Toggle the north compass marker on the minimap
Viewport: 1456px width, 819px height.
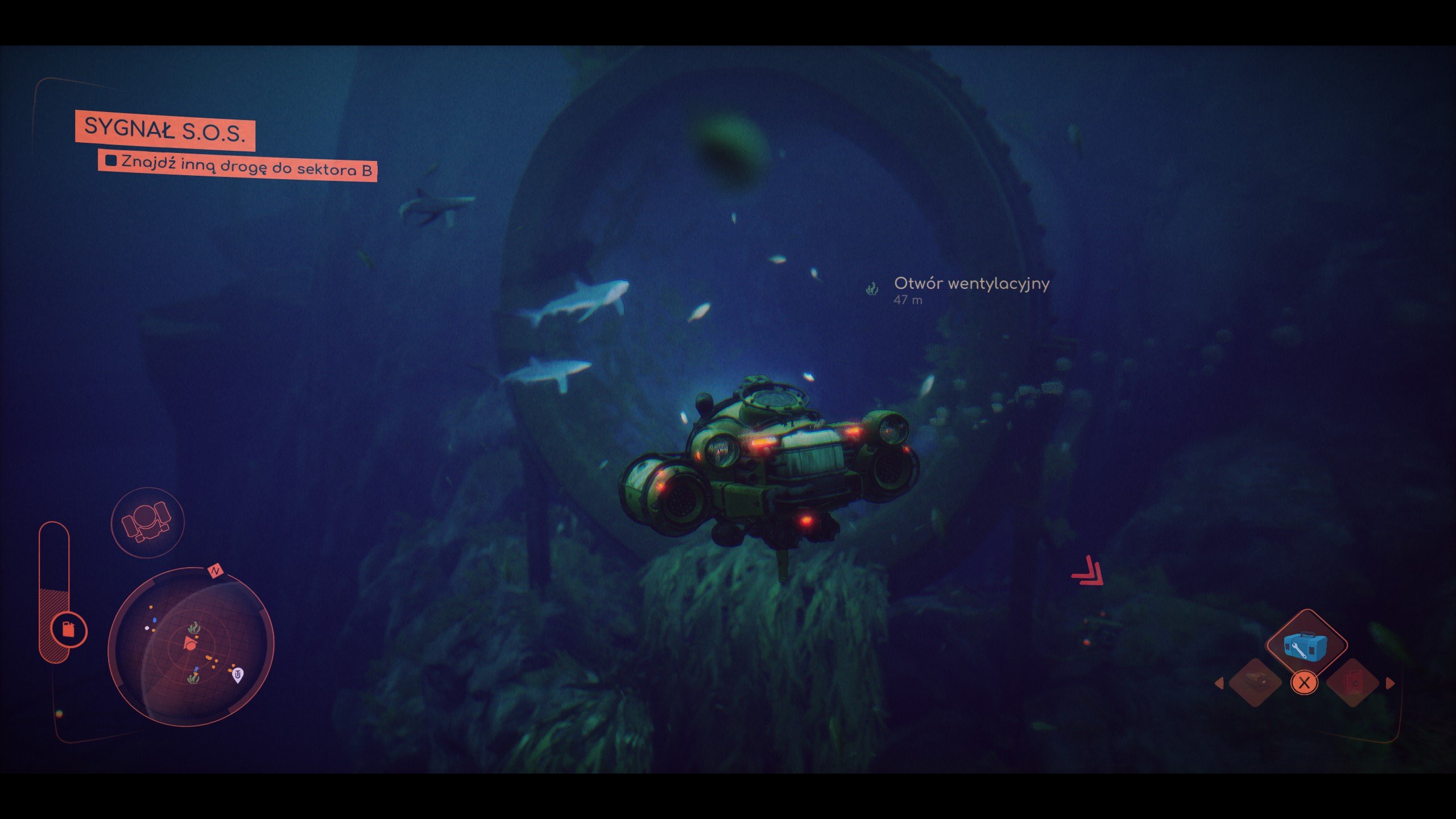point(214,570)
